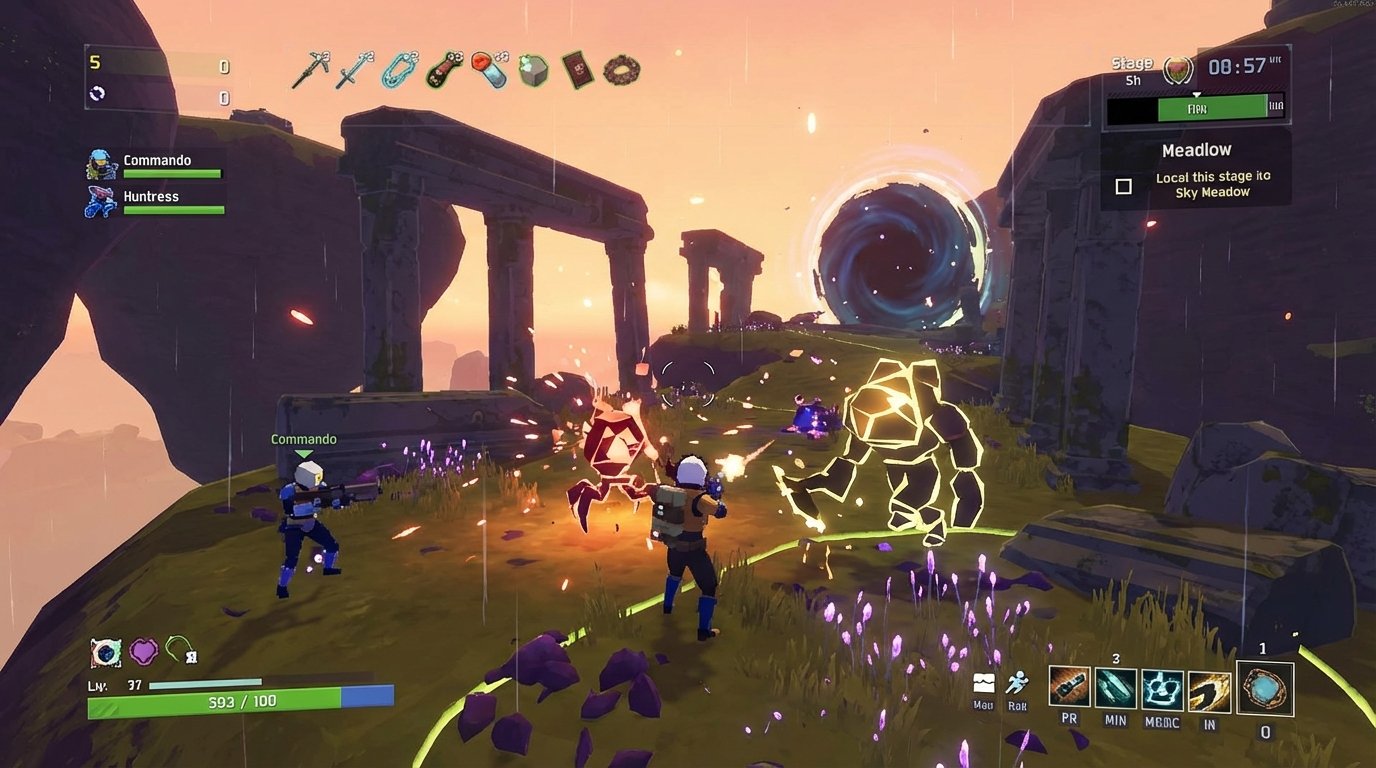This screenshot has width=1376, height=768.
Task: Click the blue orb equipment slot icon
Action: pos(1264,687)
